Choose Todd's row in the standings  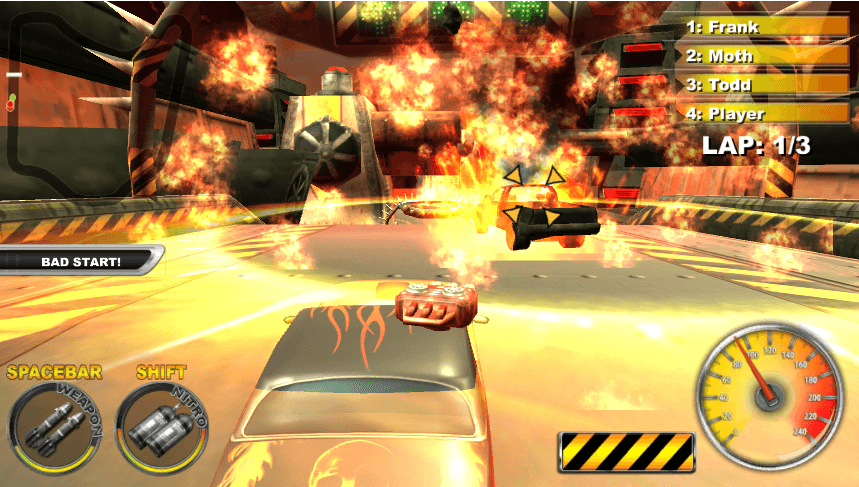point(763,85)
